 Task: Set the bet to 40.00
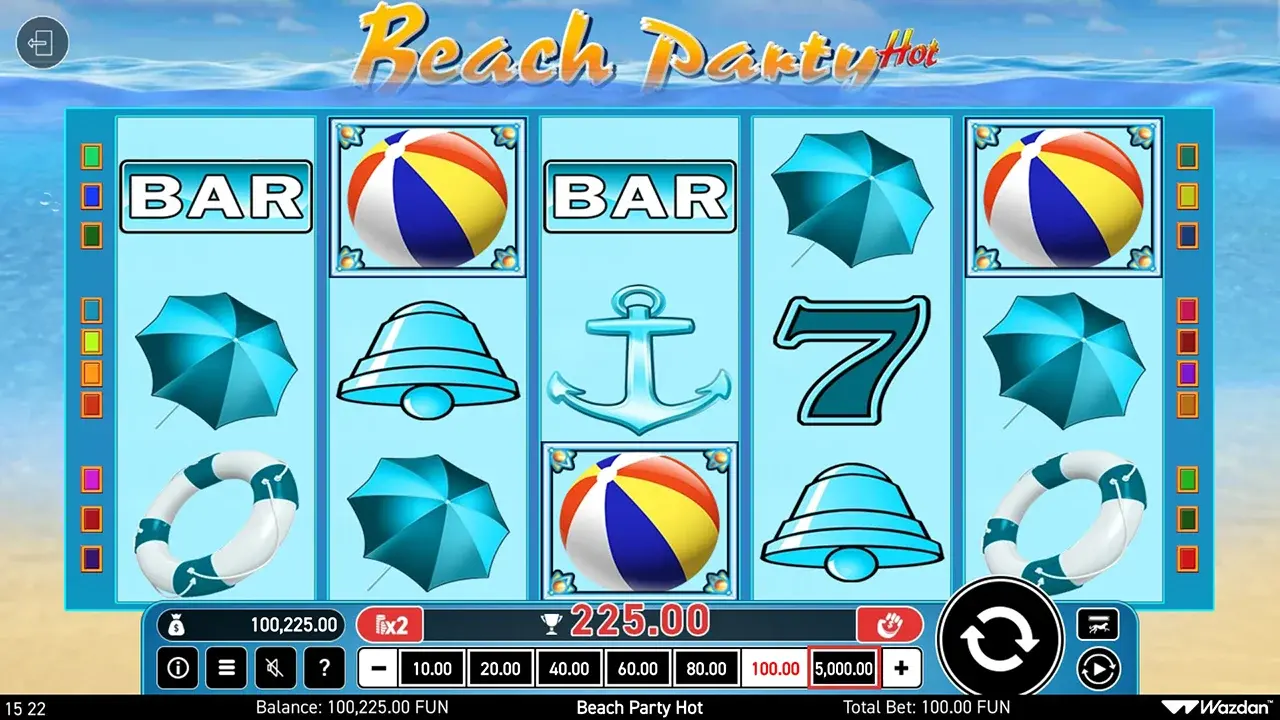point(569,668)
